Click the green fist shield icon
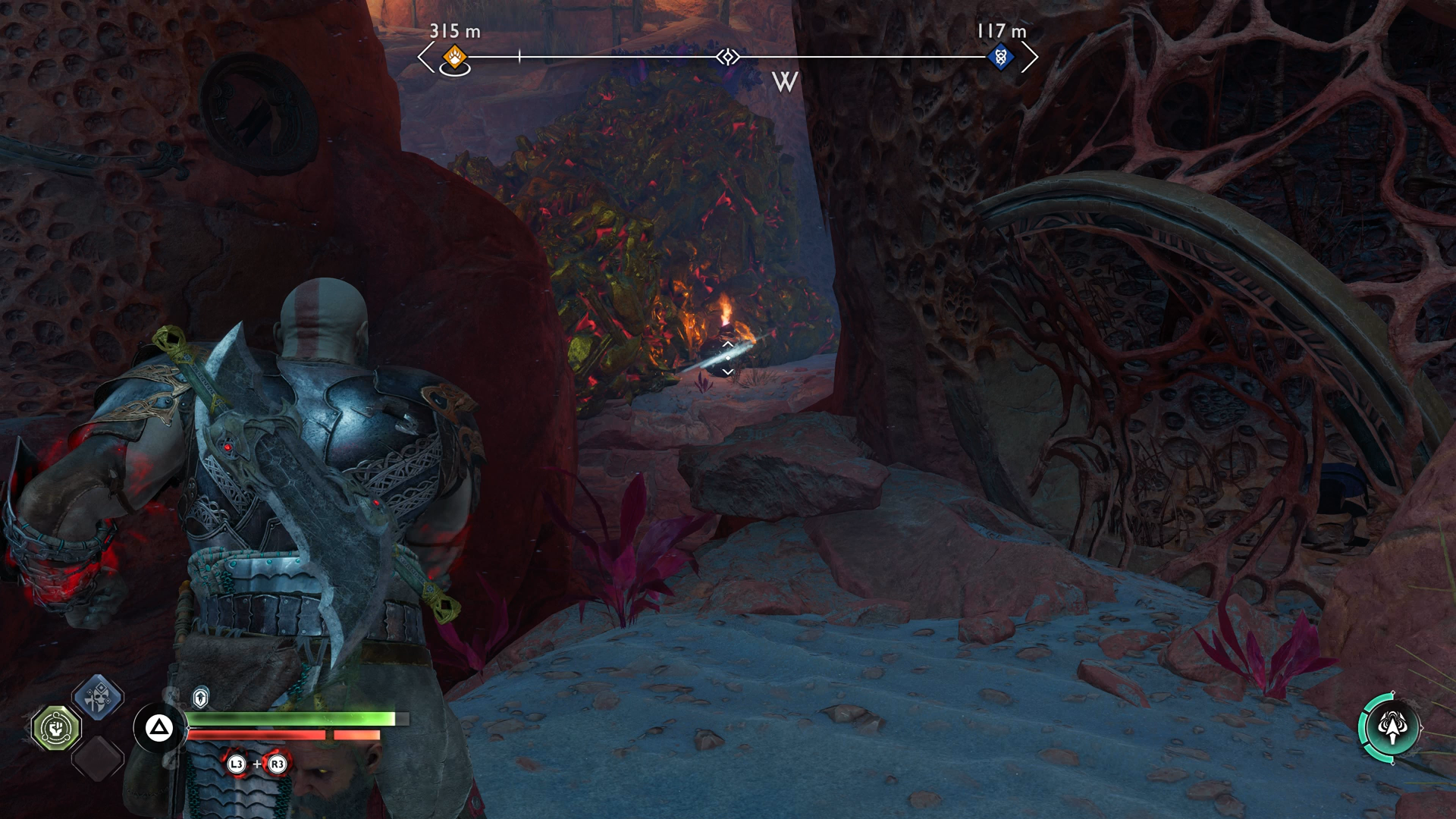Viewport: 1456px width, 819px height. pyautogui.click(x=57, y=728)
